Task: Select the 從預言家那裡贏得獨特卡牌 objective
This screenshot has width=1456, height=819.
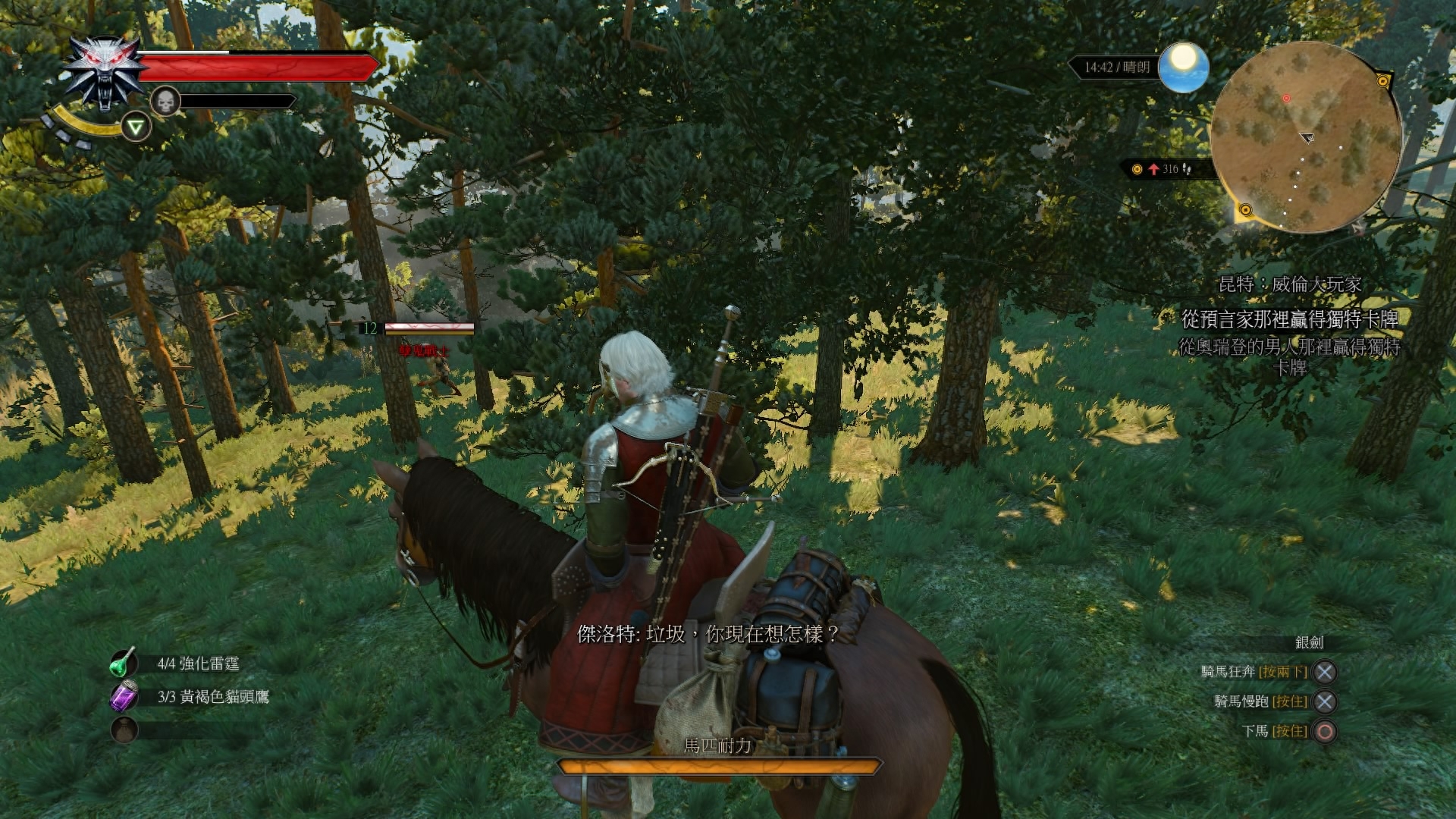Action: (x=1289, y=319)
